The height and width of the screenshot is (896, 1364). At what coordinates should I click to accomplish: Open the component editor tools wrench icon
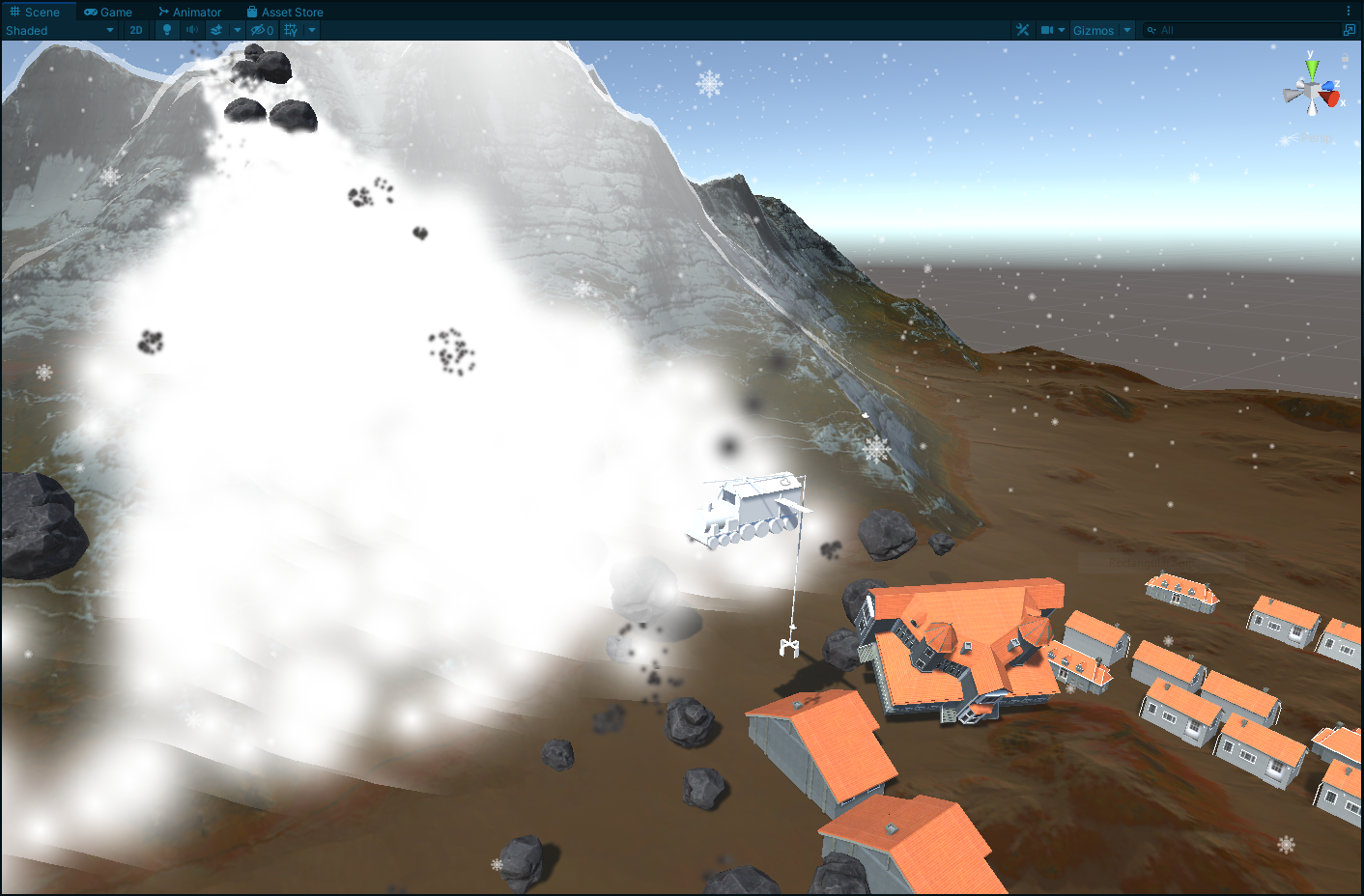click(1022, 30)
